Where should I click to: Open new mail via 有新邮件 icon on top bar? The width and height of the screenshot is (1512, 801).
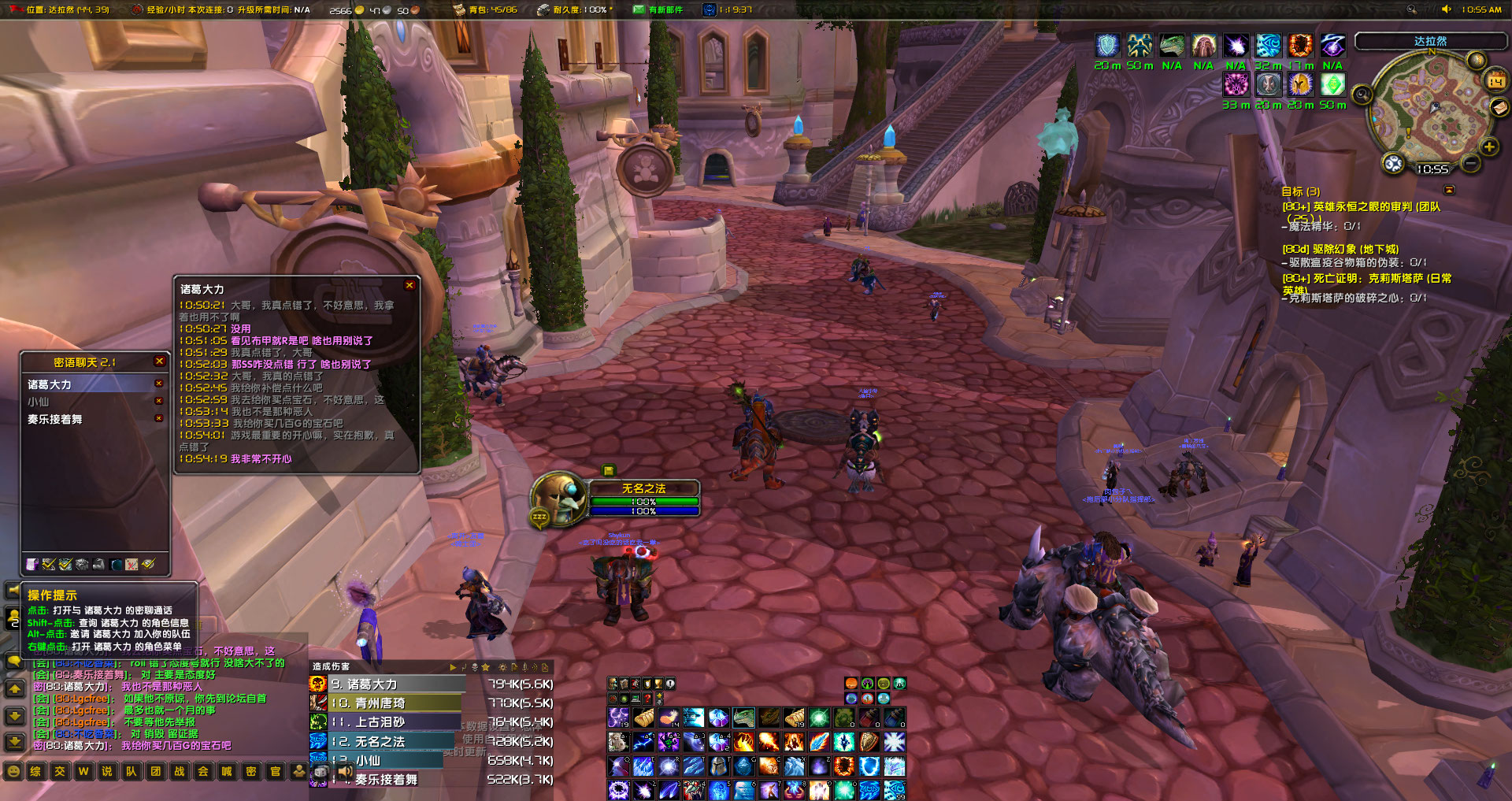639,9
